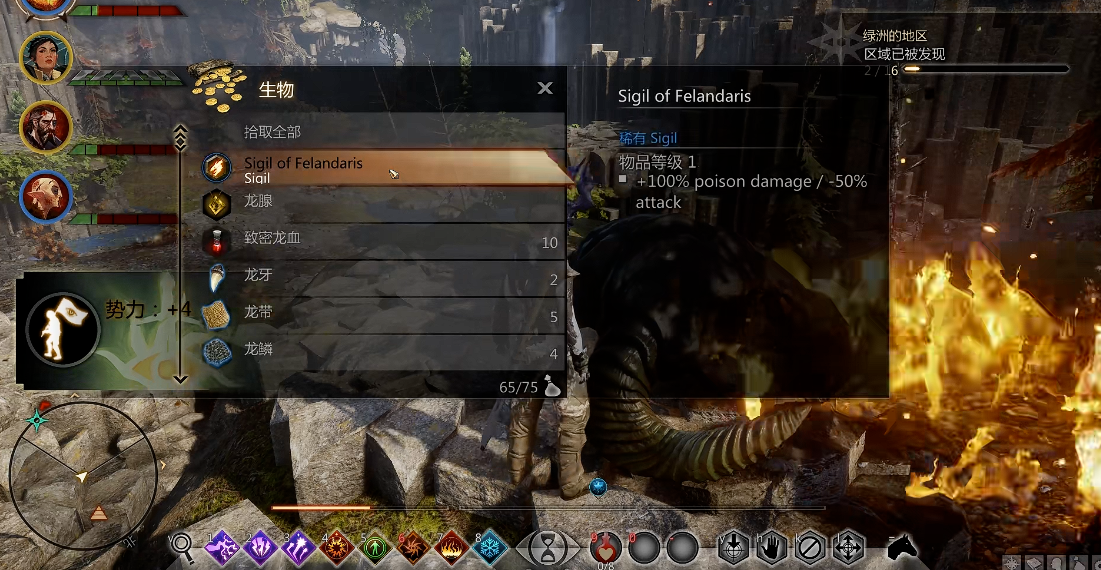
Task: Open the hourglass tactical view
Action: point(550,547)
